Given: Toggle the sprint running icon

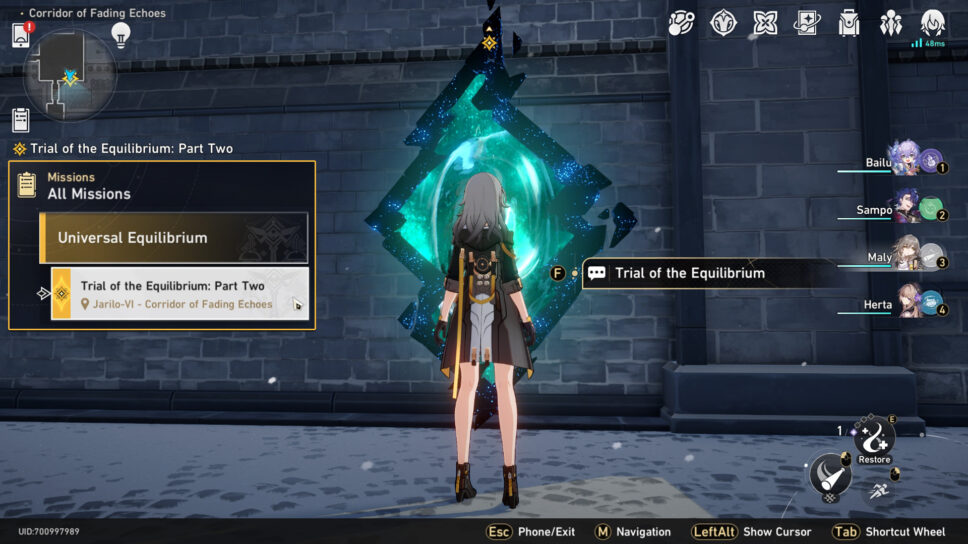Looking at the screenshot, I should [877, 490].
